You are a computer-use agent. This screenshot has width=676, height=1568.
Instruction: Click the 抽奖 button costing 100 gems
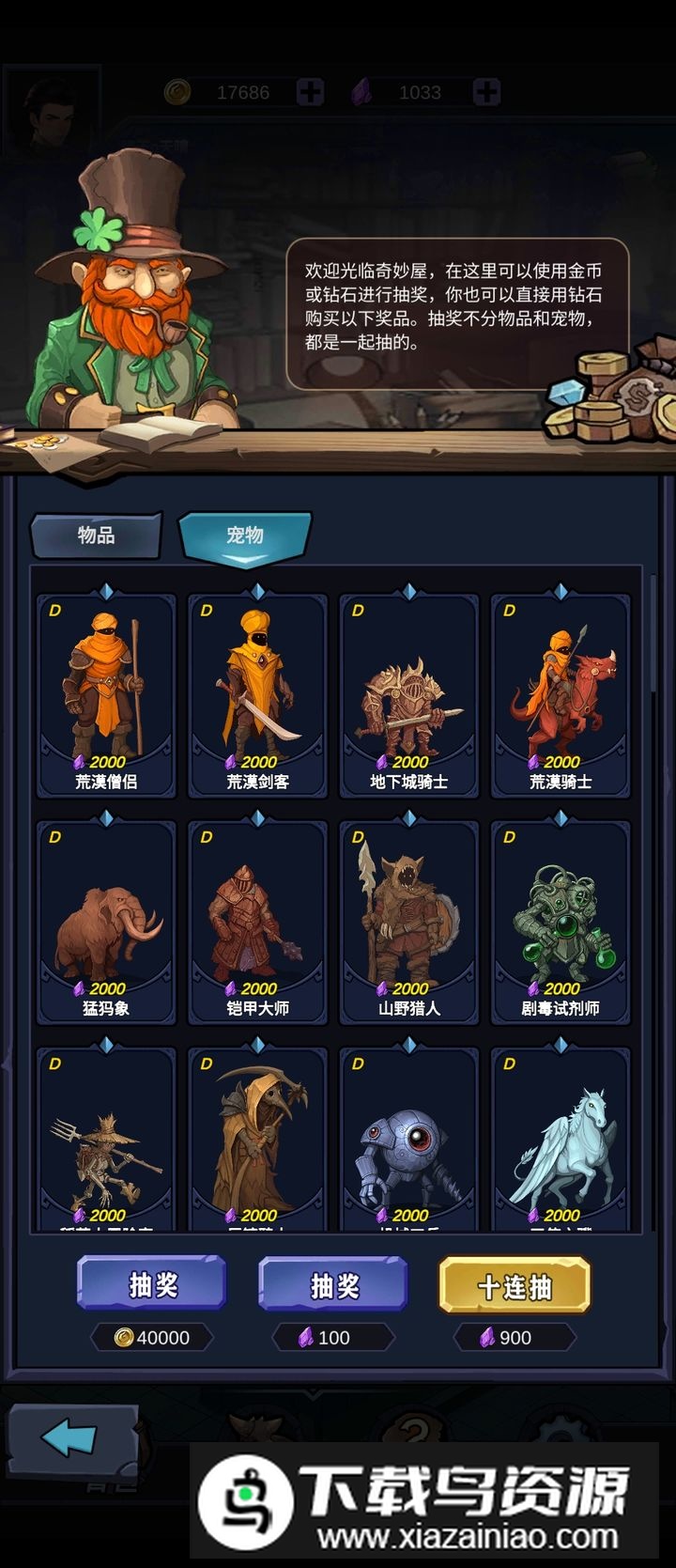(333, 1284)
